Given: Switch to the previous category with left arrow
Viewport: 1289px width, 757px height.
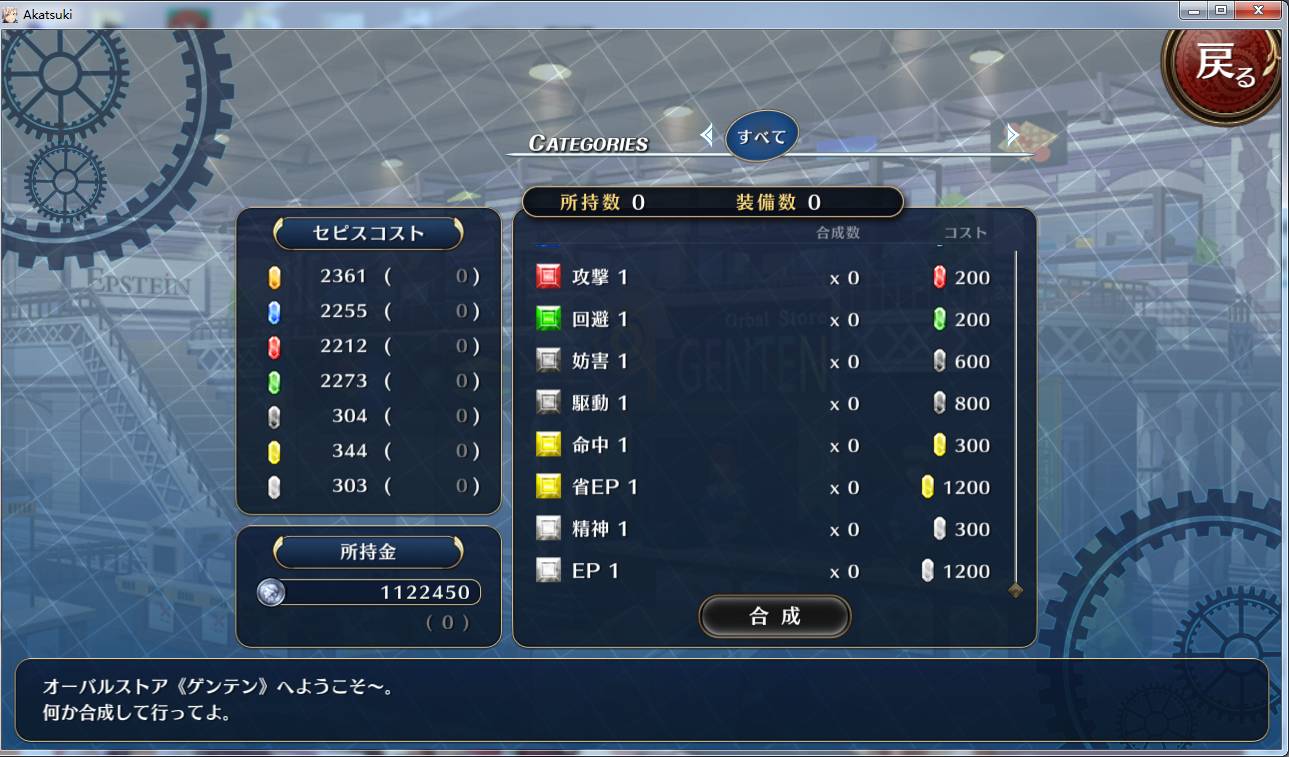Looking at the screenshot, I should point(707,135).
